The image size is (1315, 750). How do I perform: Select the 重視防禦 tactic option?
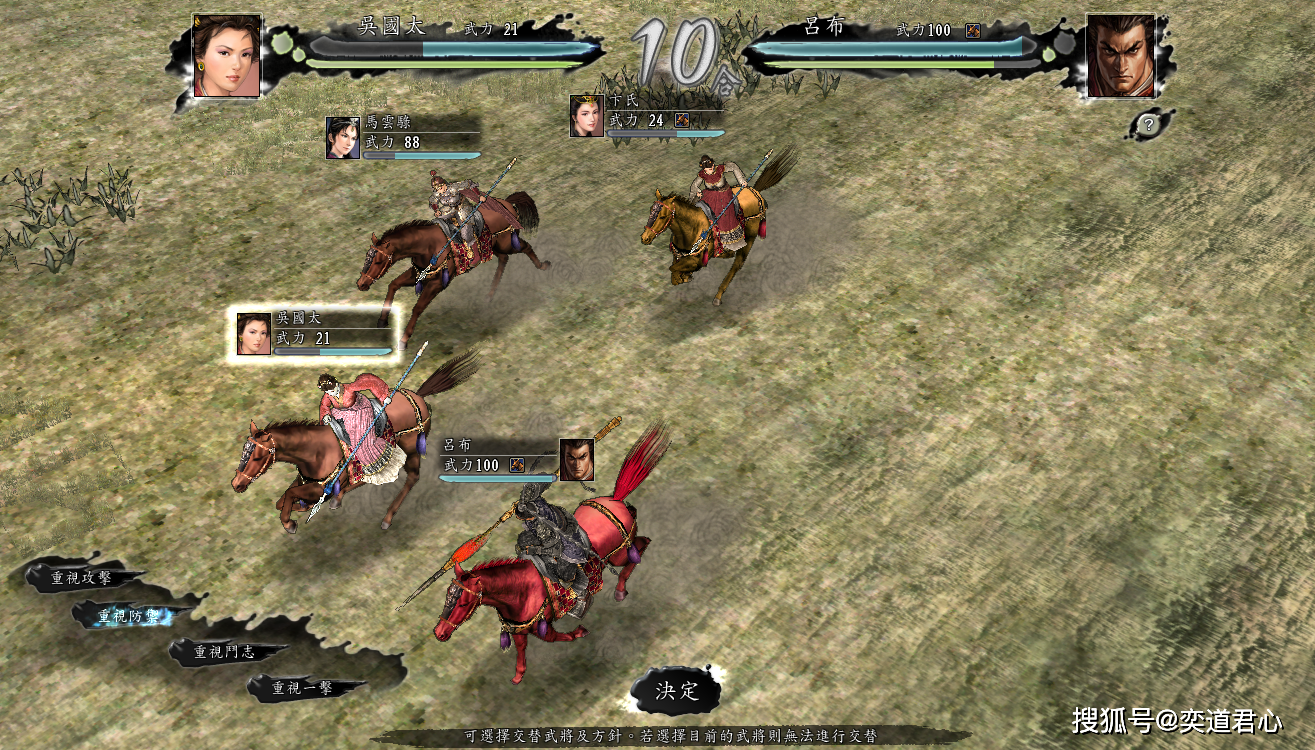coord(128,616)
